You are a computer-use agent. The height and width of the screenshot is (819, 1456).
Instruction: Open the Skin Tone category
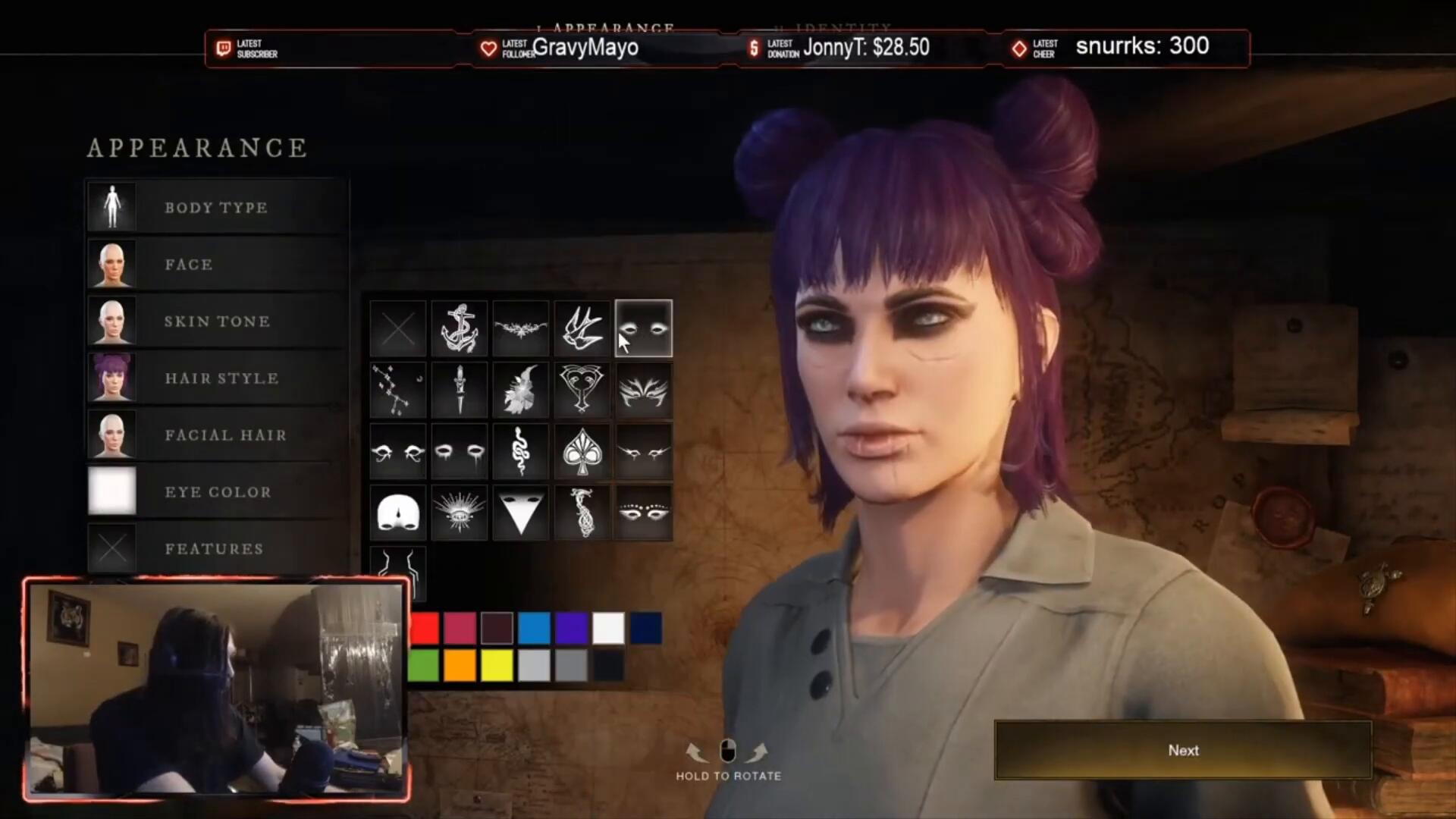(x=217, y=321)
